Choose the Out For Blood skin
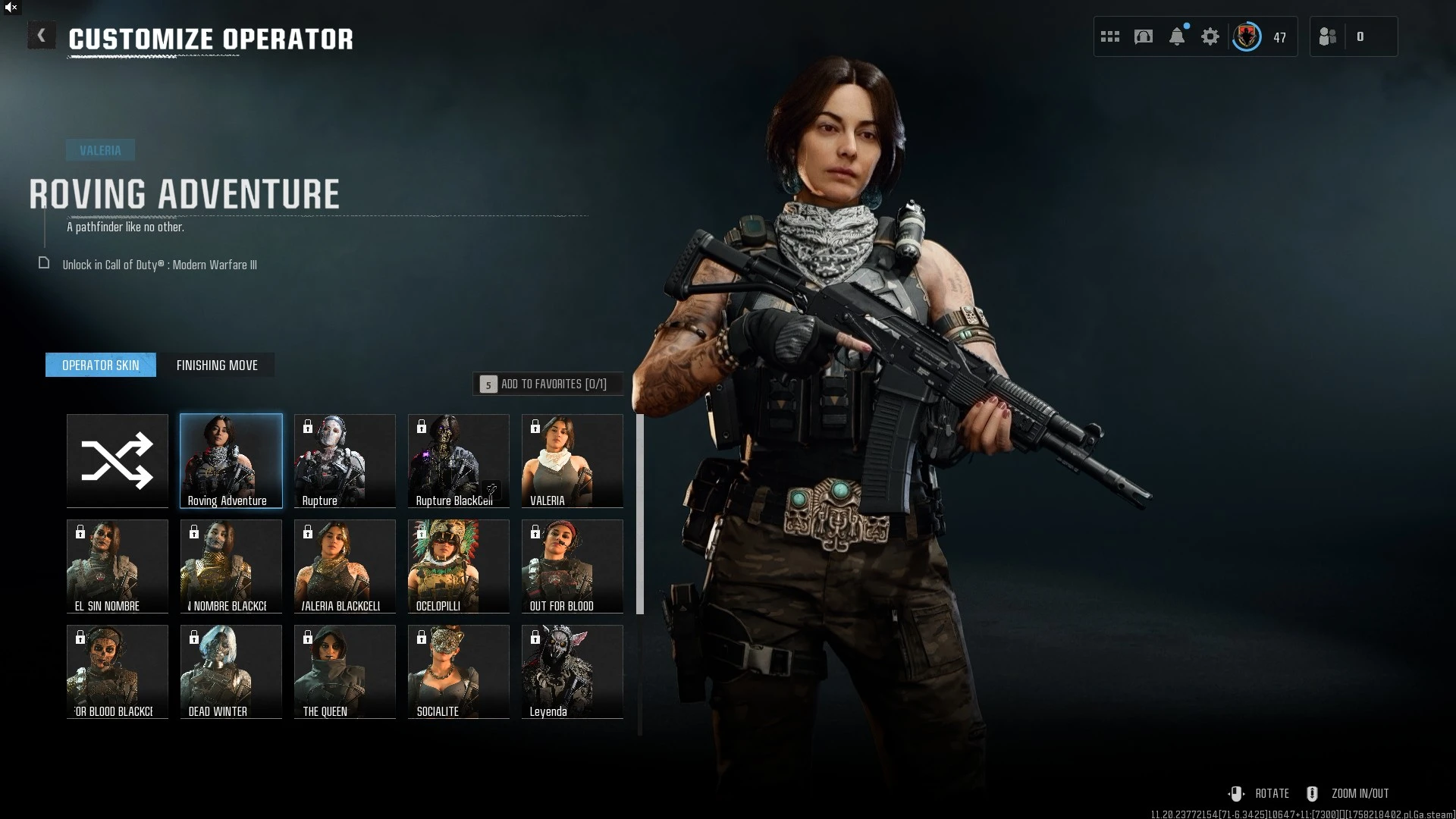The image size is (1456, 819). point(573,566)
